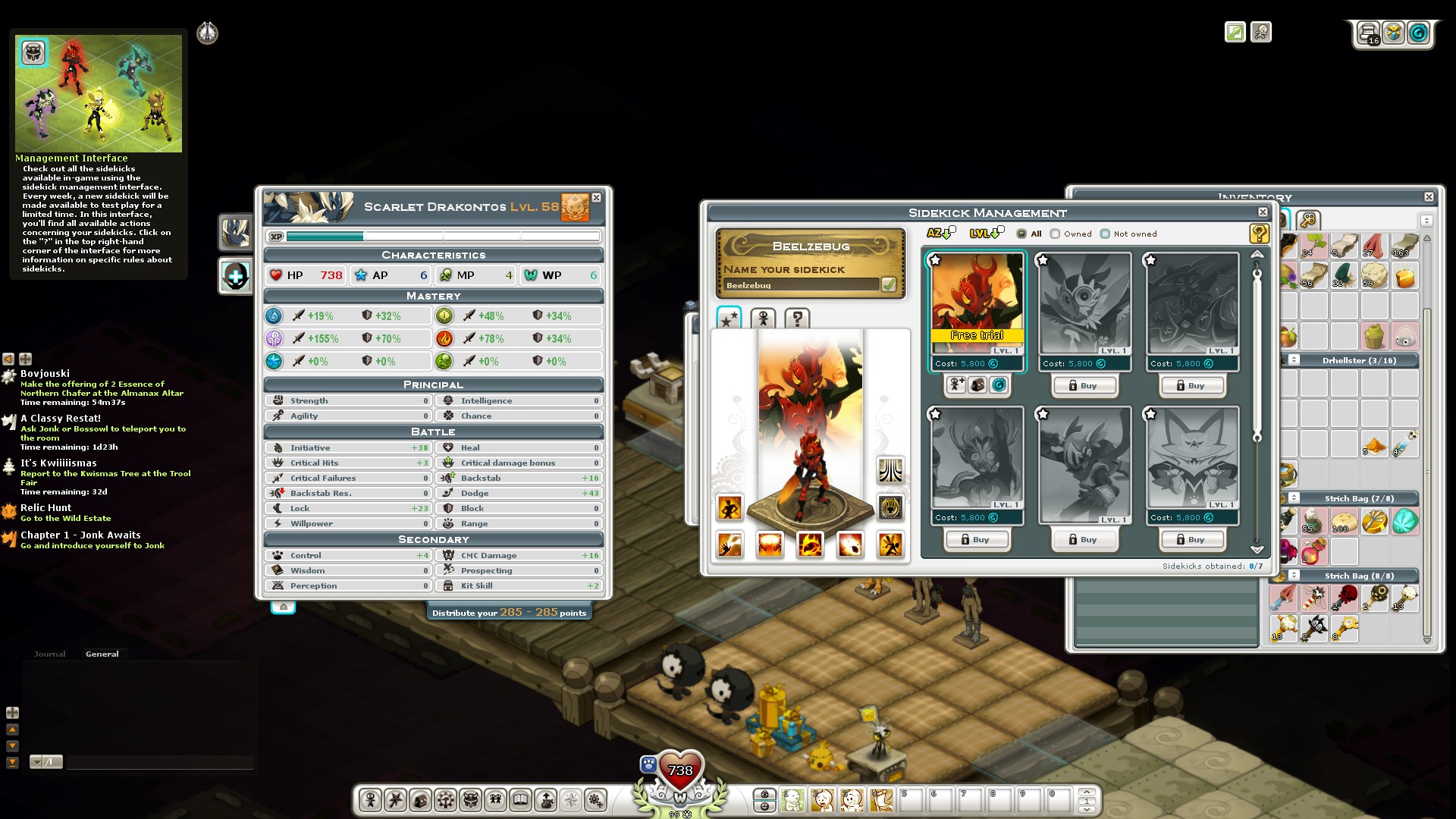The image size is (1456, 819).
Task: Open the Relic Hunt quest tracker entry
Action: coord(45,508)
